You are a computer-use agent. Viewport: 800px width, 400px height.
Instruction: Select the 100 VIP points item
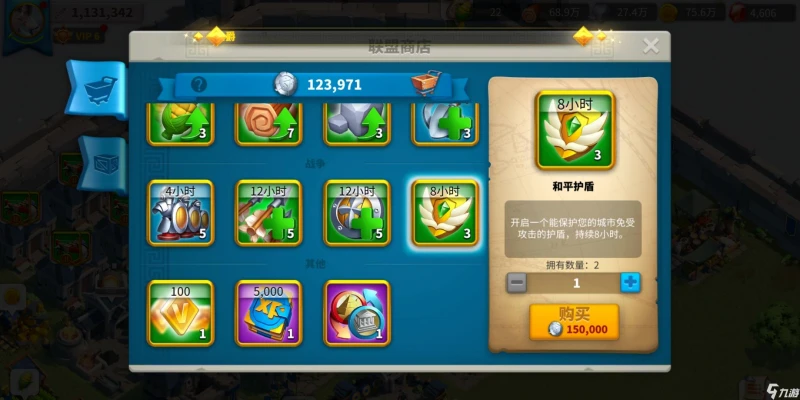point(181,312)
